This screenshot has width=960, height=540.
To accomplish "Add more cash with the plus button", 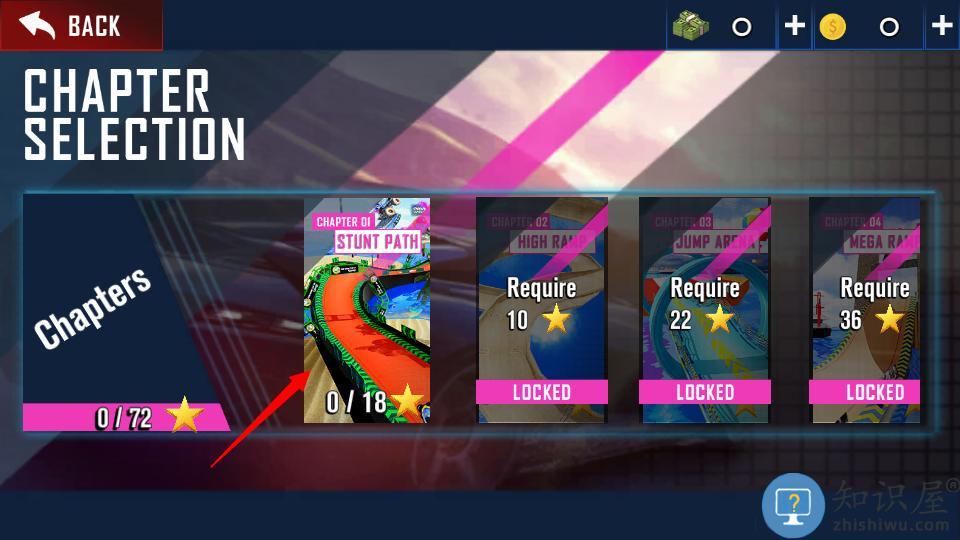I will pos(794,26).
